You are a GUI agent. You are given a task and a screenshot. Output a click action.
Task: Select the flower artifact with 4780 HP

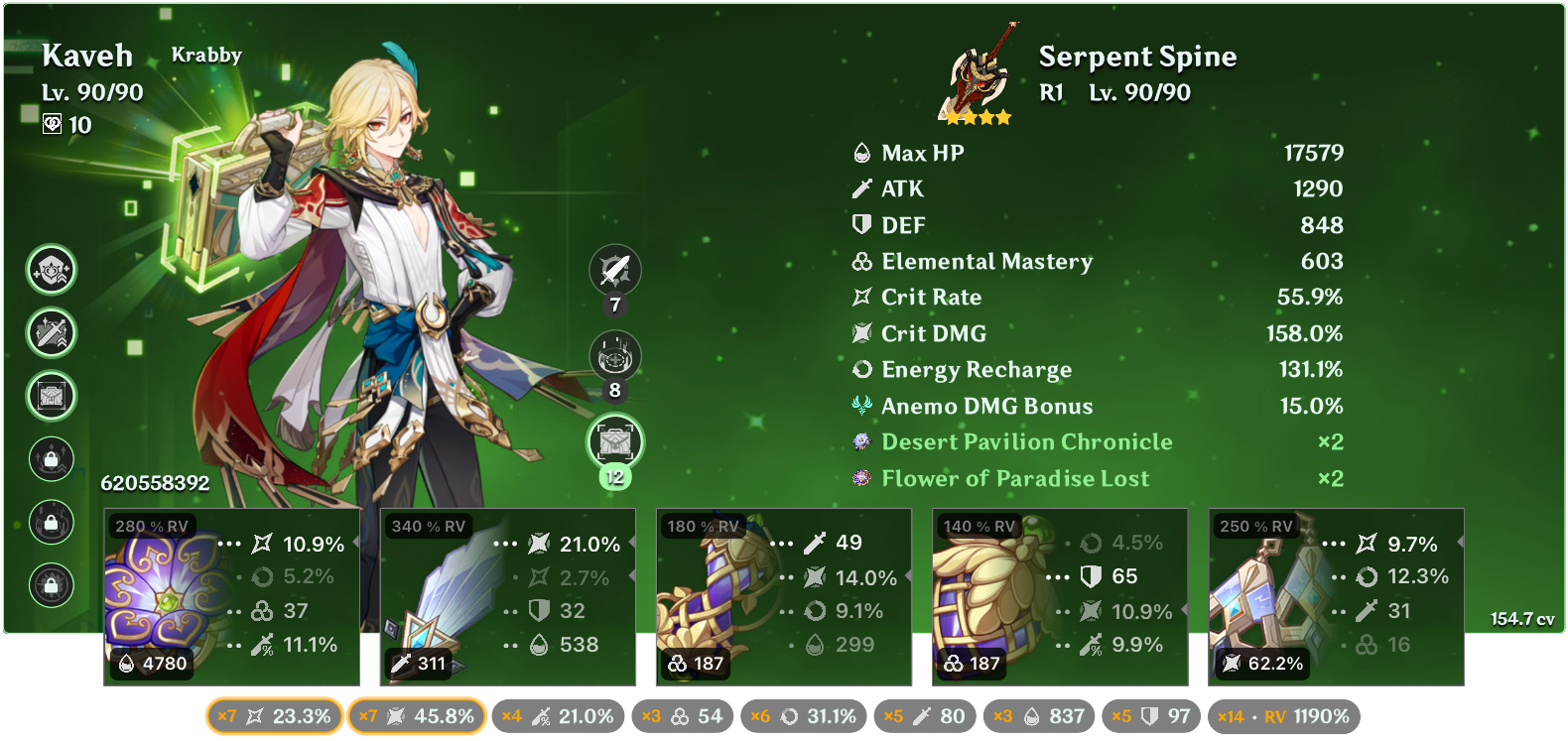pyautogui.click(x=233, y=595)
